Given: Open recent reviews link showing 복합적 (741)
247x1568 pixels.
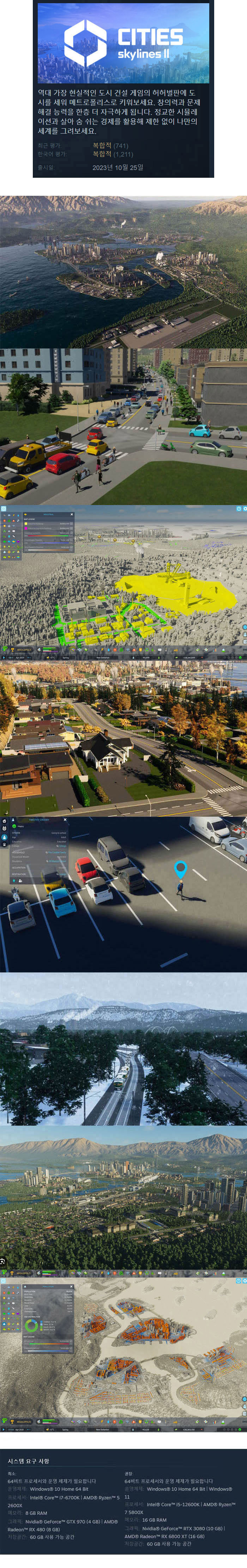Looking at the screenshot, I should click(110, 146).
